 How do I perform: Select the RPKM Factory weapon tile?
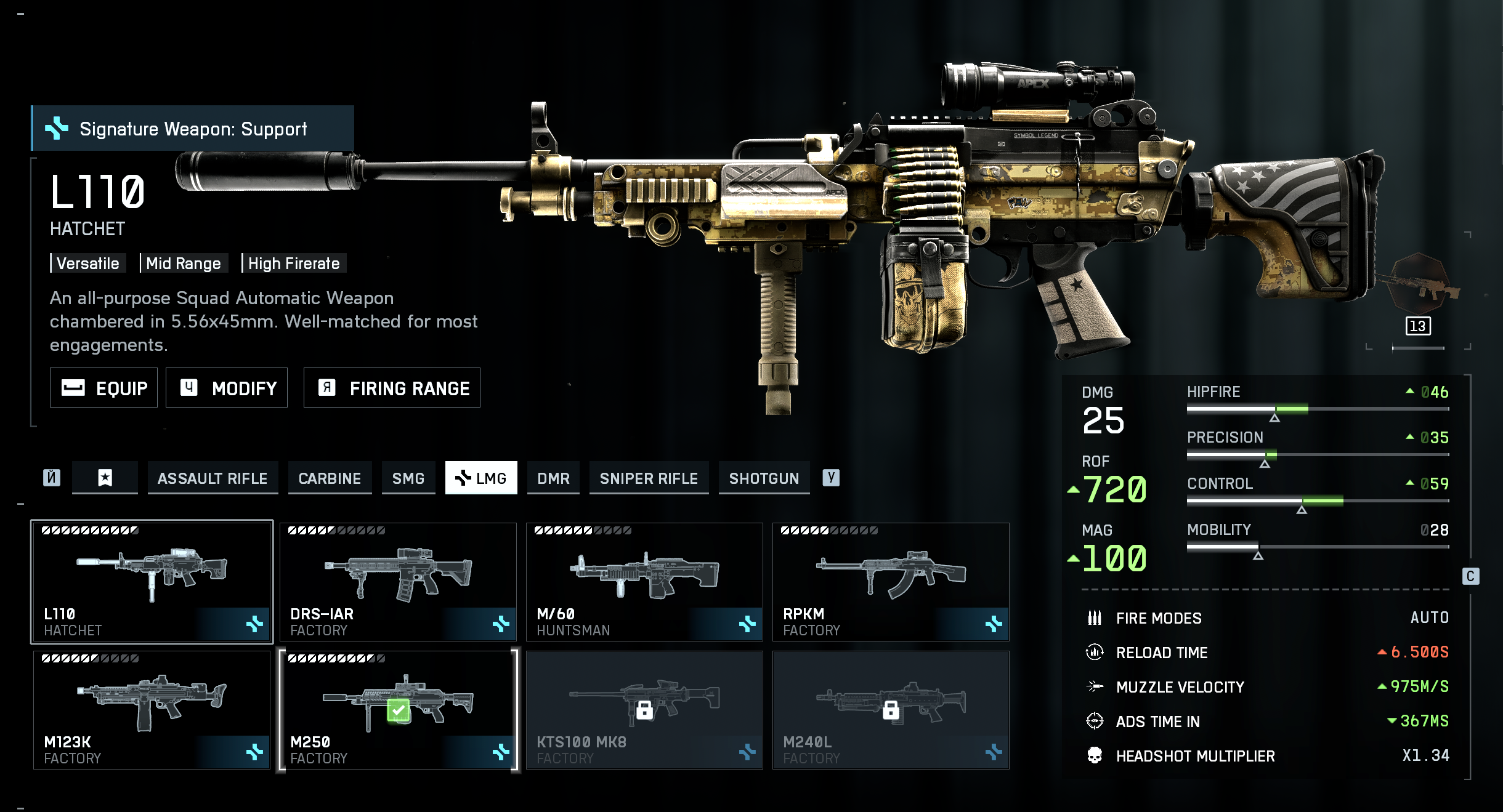coord(891,582)
